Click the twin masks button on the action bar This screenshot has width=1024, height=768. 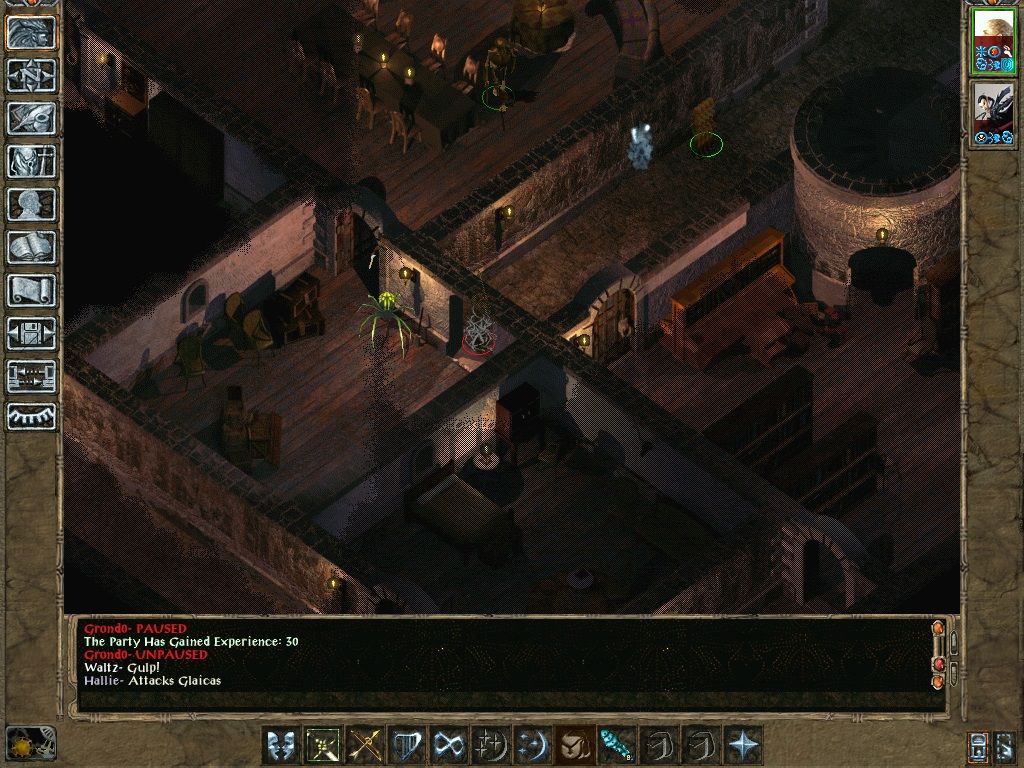point(279,745)
